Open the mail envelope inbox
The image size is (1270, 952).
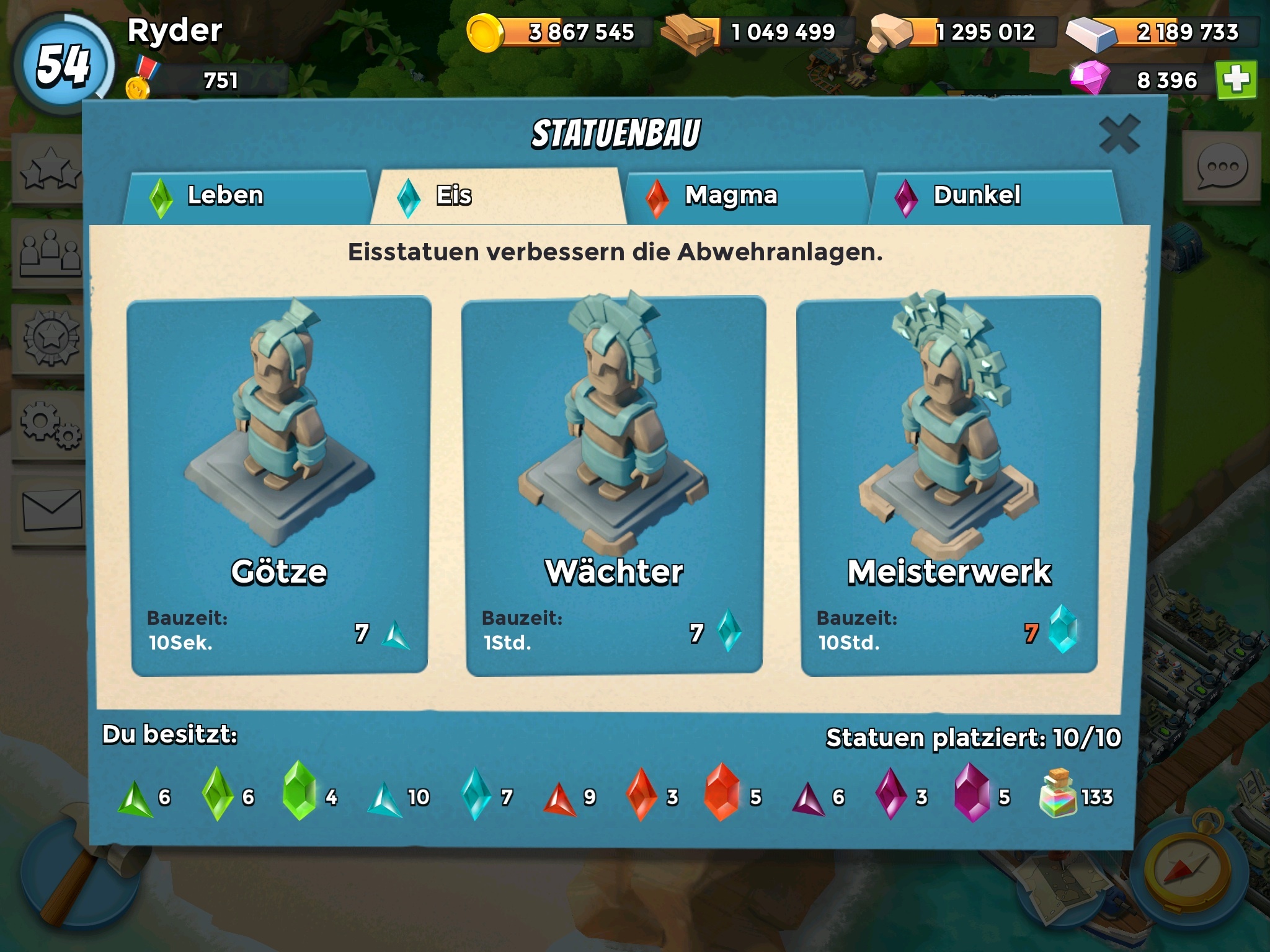pos(52,509)
